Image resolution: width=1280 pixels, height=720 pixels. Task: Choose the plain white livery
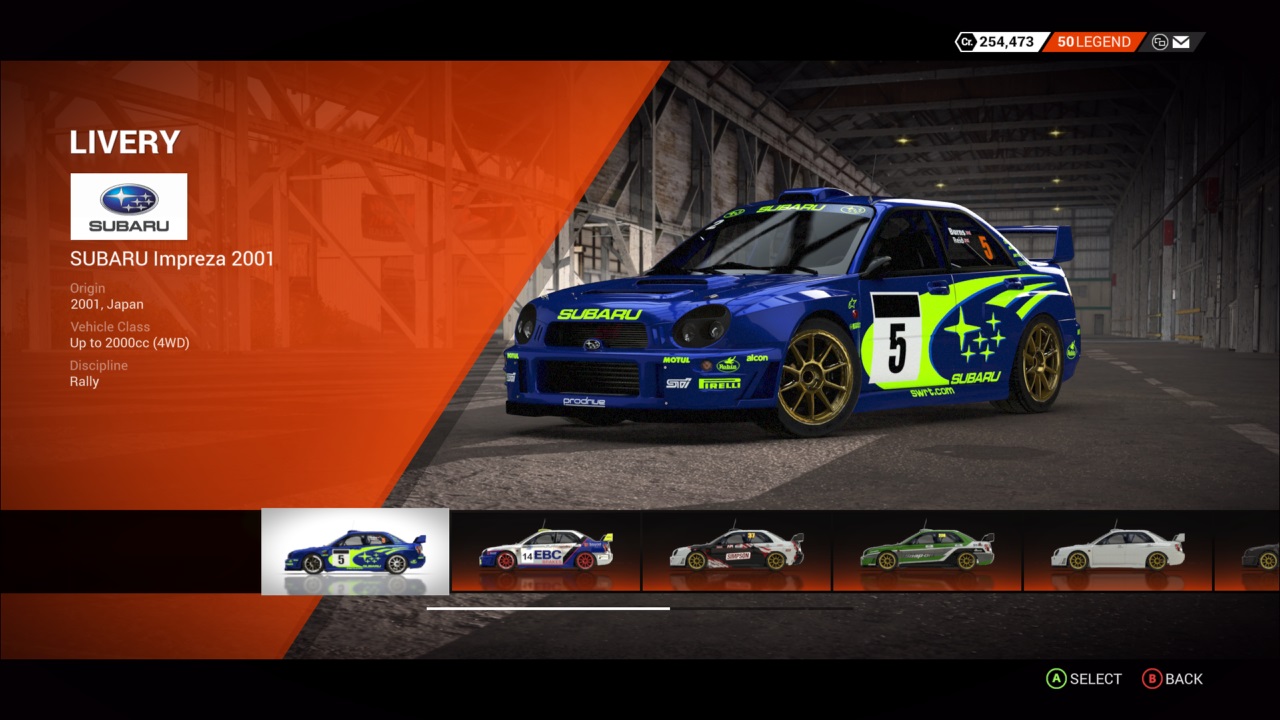[1117, 552]
